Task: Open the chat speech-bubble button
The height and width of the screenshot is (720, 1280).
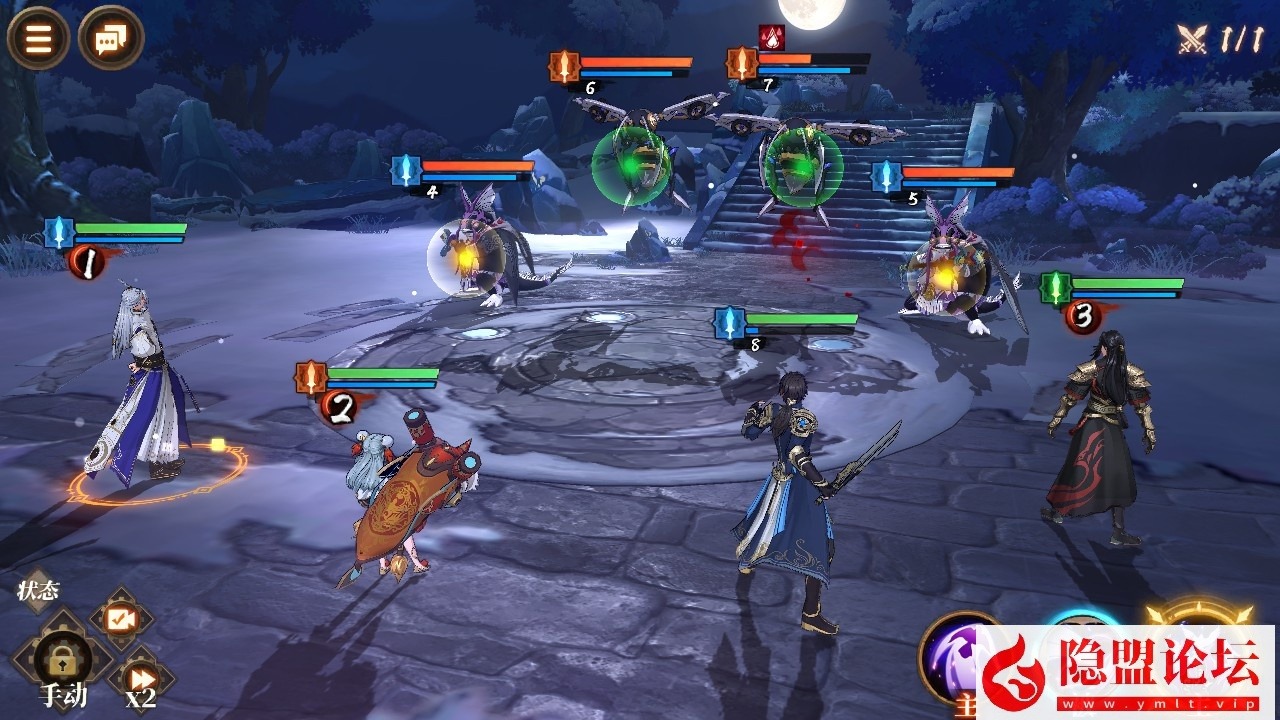Action: click(x=111, y=38)
